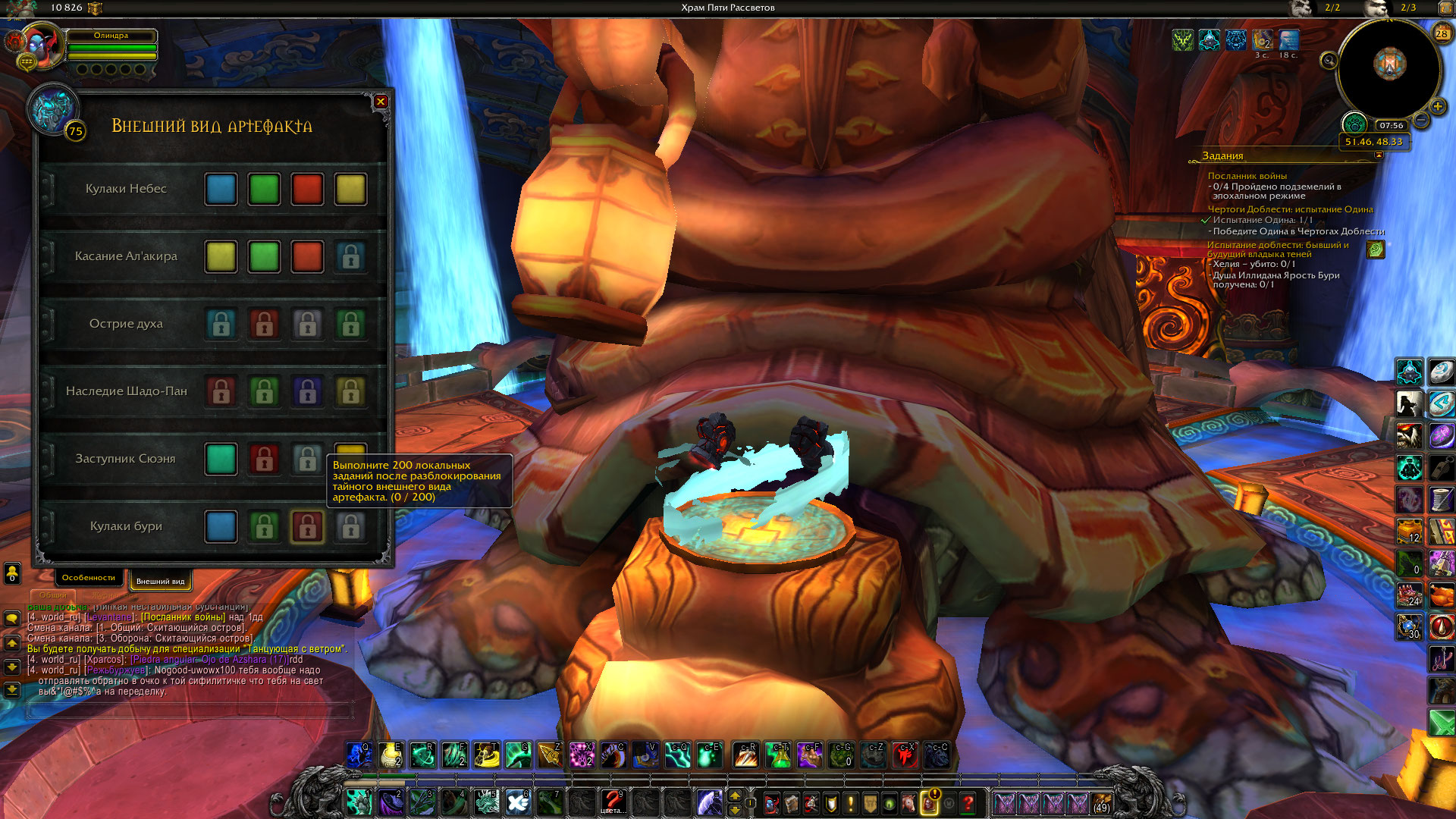Viewport: 1456px width, 819px height.
Task: Select the yellow Кулаки Небес swatch
Action: click(350, 190)
